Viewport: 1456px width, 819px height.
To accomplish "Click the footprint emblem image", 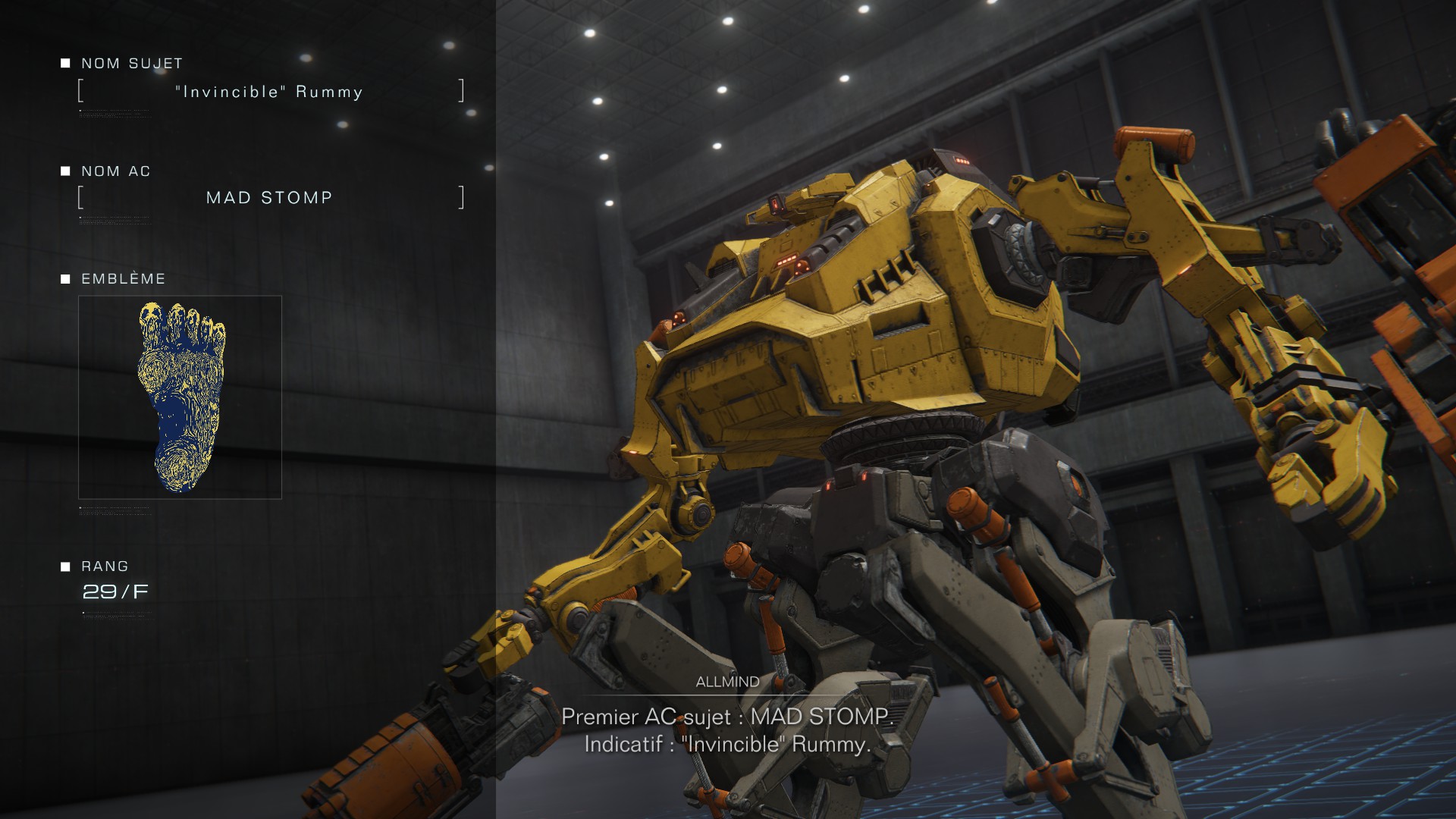I will pos(180,397).
